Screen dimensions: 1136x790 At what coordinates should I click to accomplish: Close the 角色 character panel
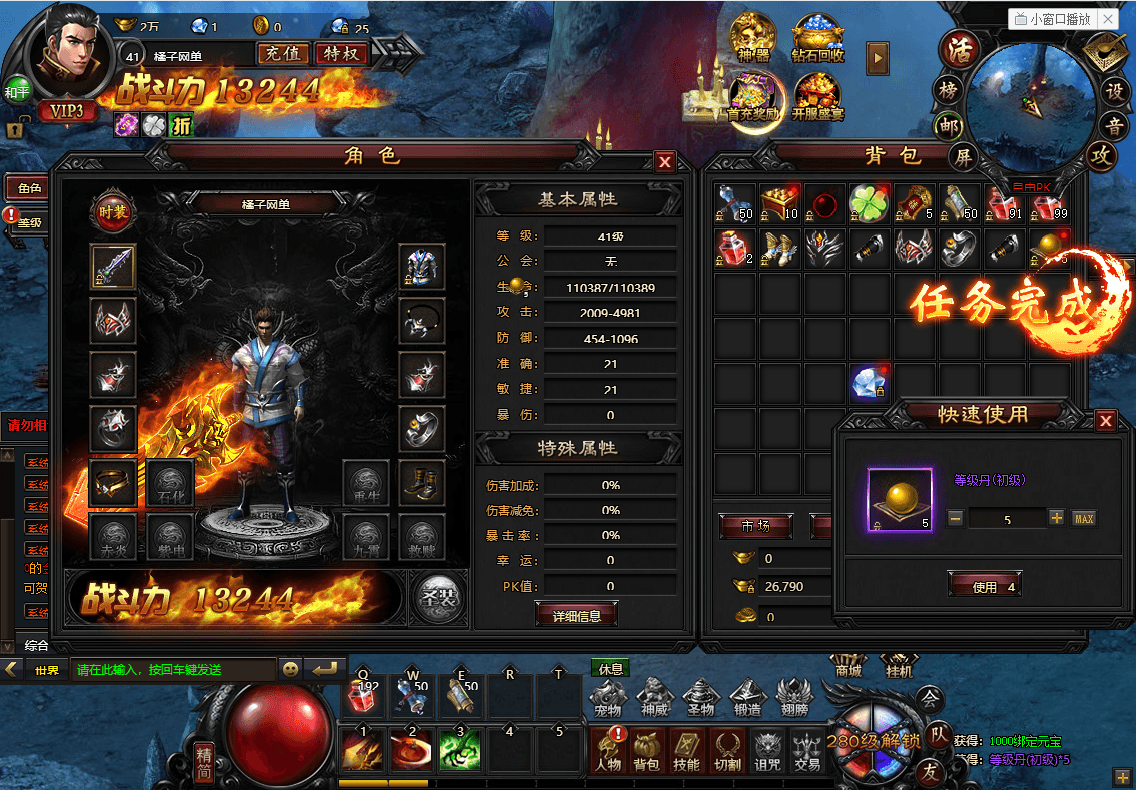point(664,162)
